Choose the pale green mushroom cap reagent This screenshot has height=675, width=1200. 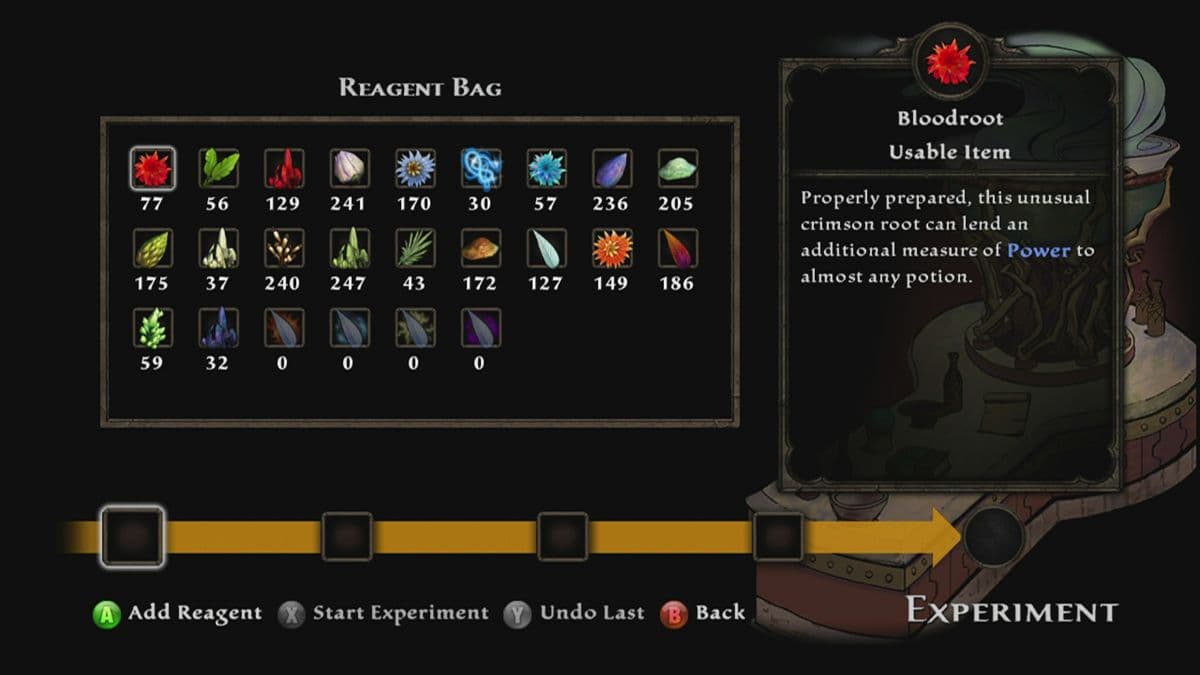tap(677, 169)
